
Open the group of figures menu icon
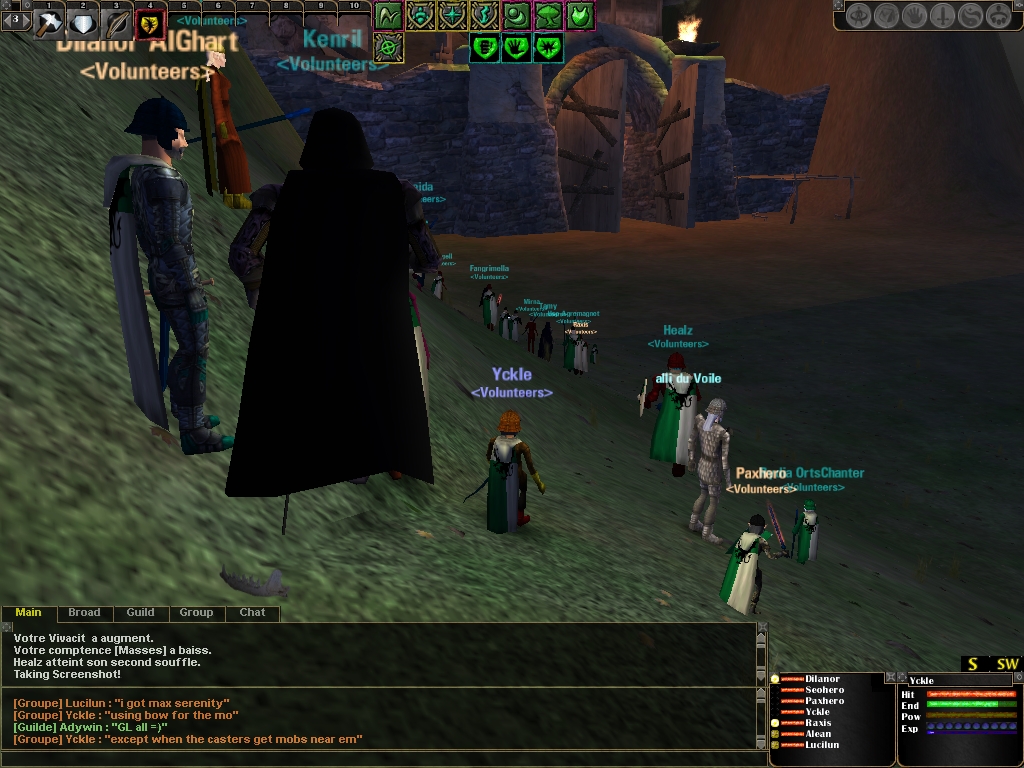1000,16
